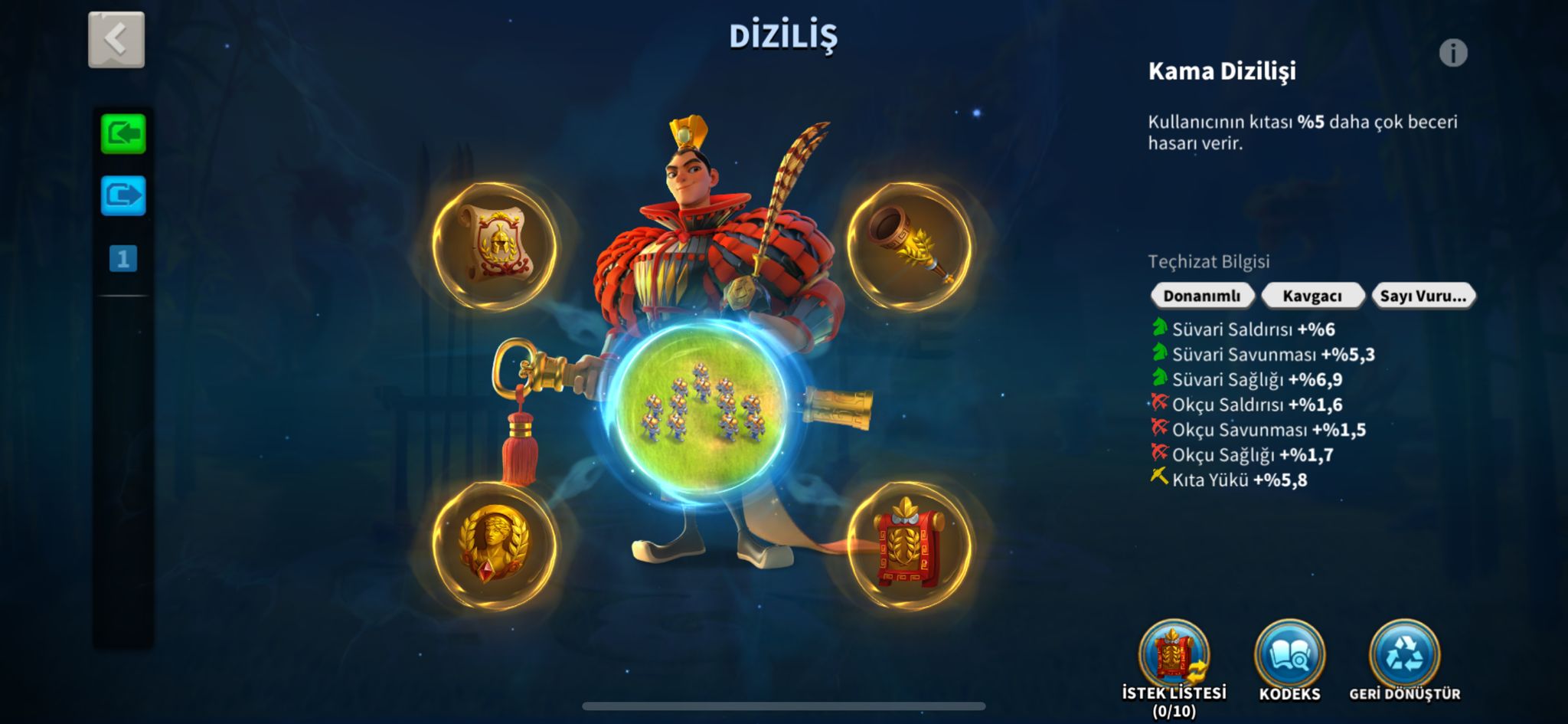Click the blue export arrow icon

(123, 195)
